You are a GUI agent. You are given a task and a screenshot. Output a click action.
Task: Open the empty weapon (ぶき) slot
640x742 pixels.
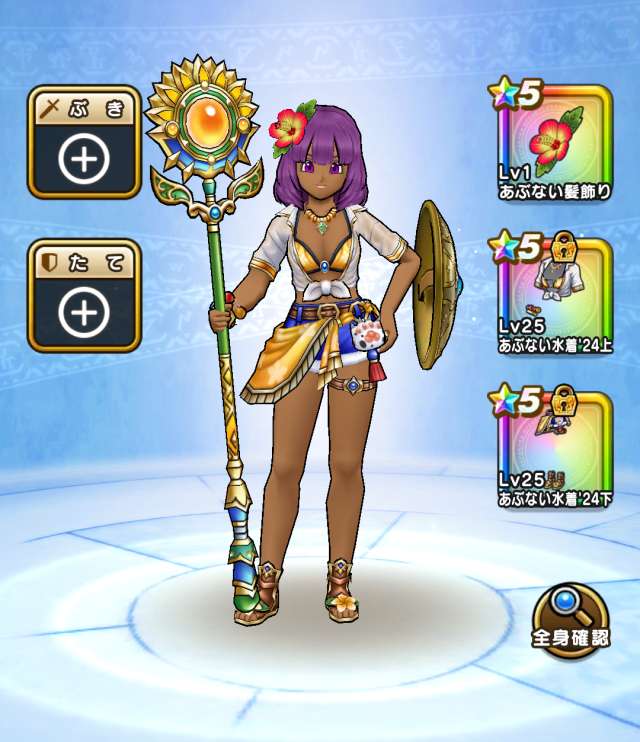coord(84,143)
